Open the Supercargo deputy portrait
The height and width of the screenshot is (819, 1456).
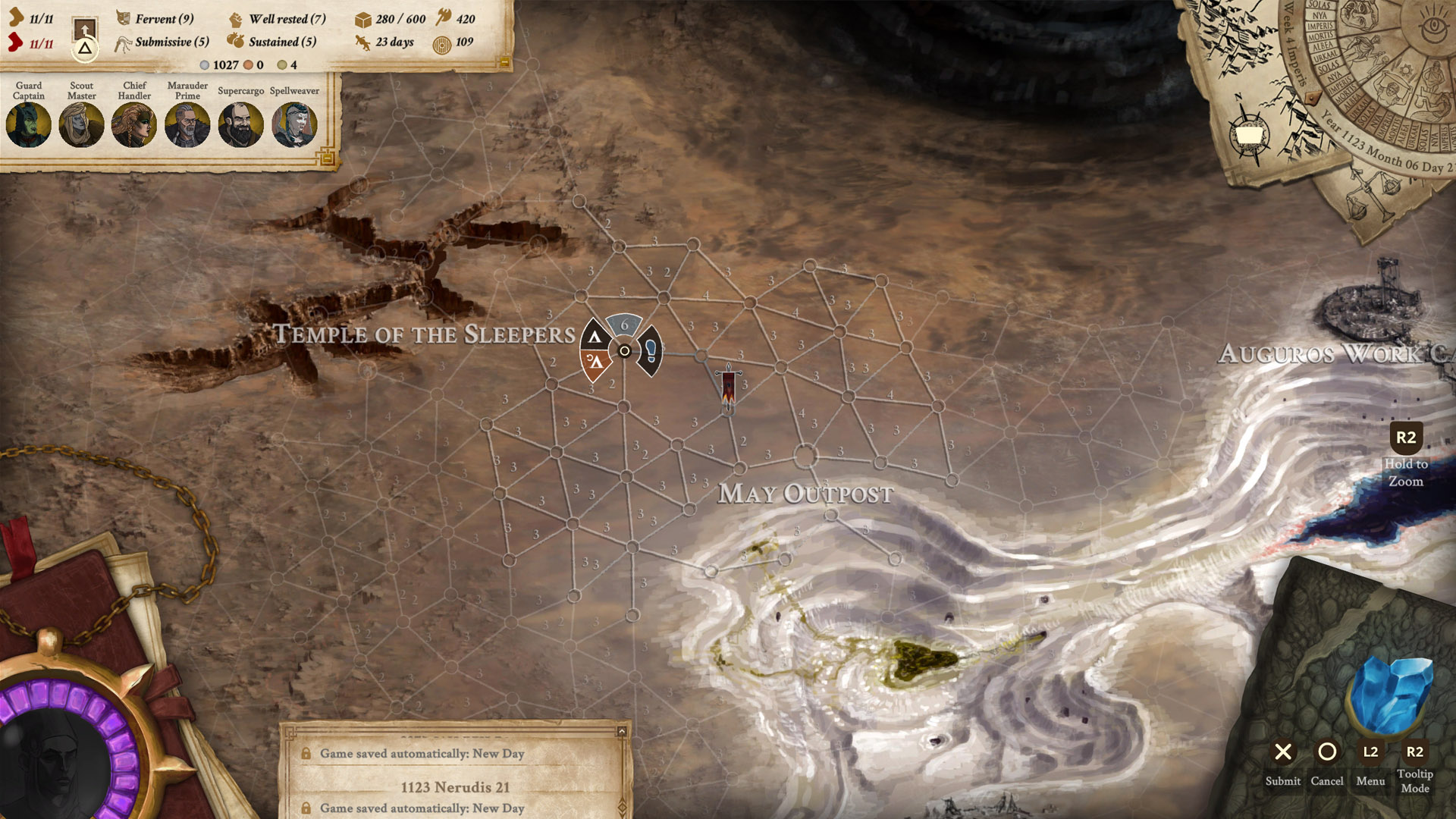(x=240, y=124)
